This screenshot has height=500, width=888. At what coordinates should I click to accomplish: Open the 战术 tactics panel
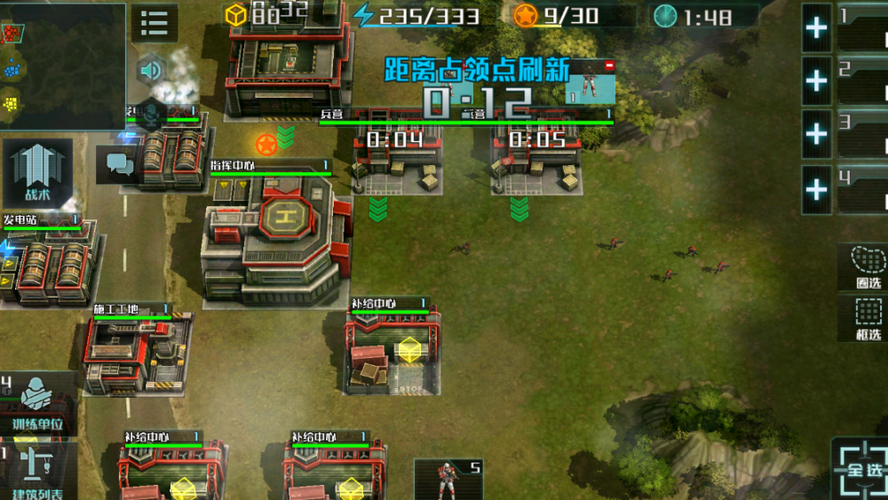(37, 174)
